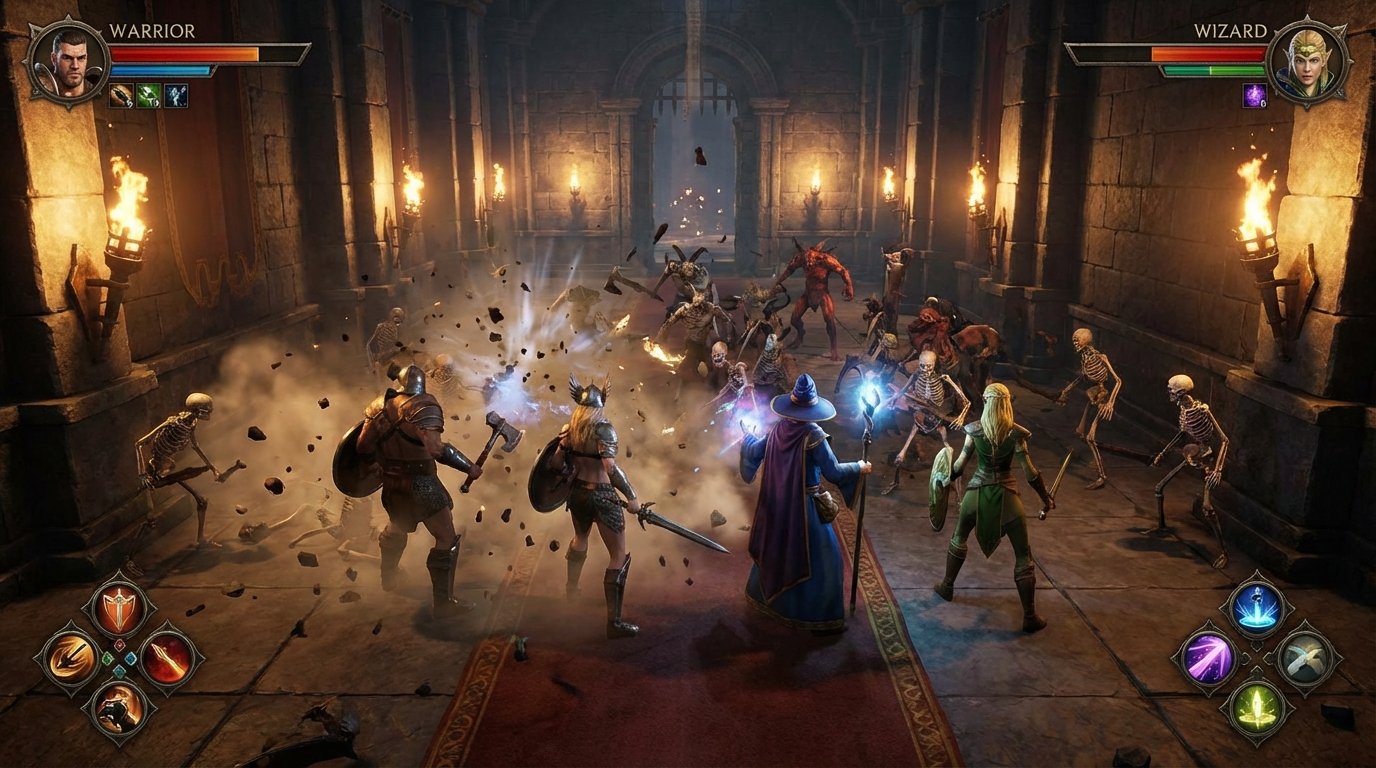The image size is (1376, 768).
Task: Activate the Warrior's whirlwind spin attack icon
Action: [x=69, y=657]
